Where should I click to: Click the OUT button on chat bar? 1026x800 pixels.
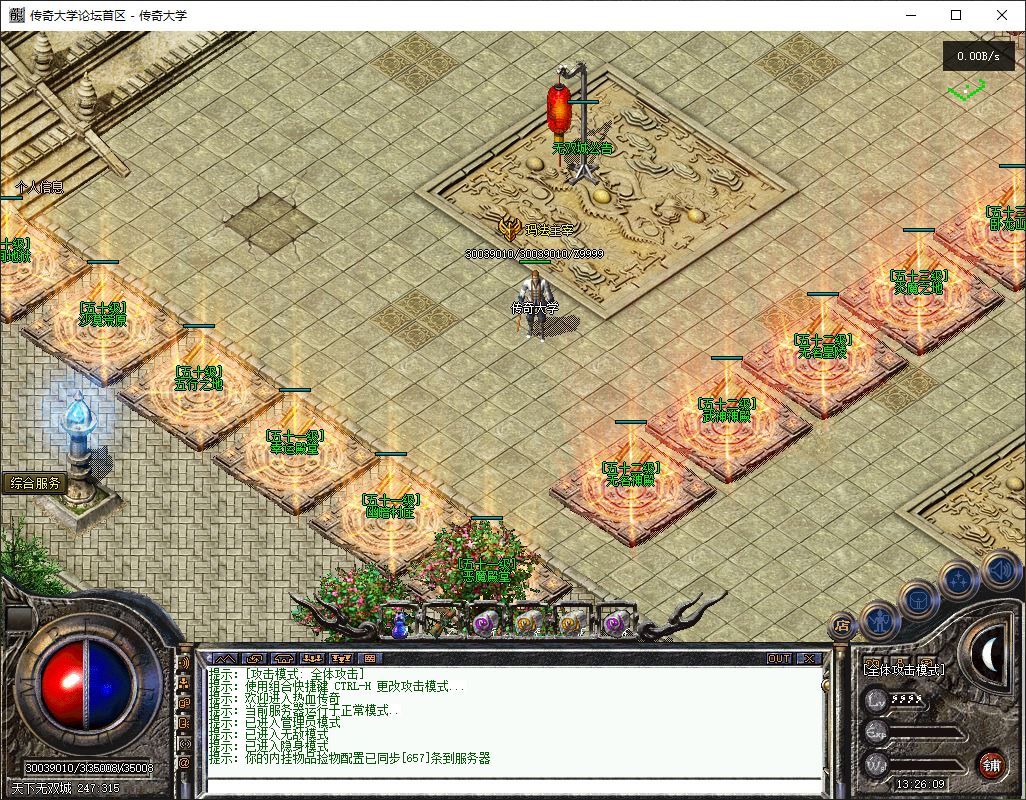point(779,659)
